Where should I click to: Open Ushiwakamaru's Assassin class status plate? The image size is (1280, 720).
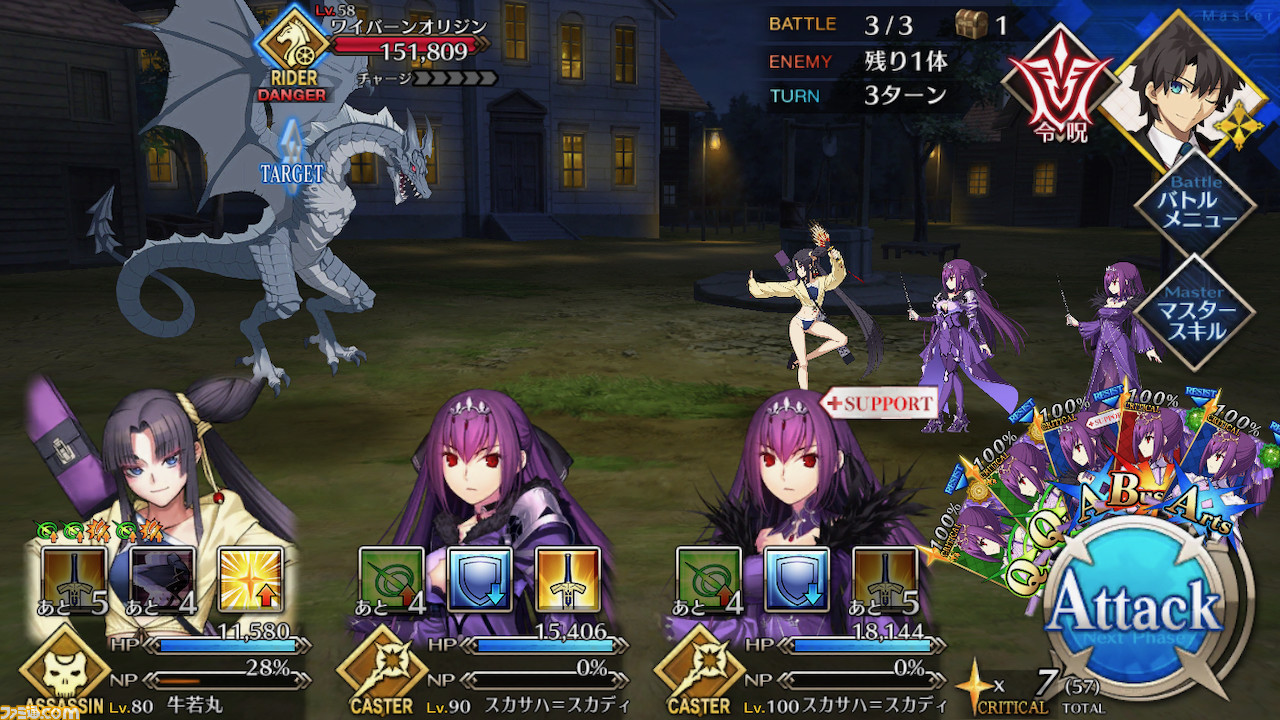(65, 670)
